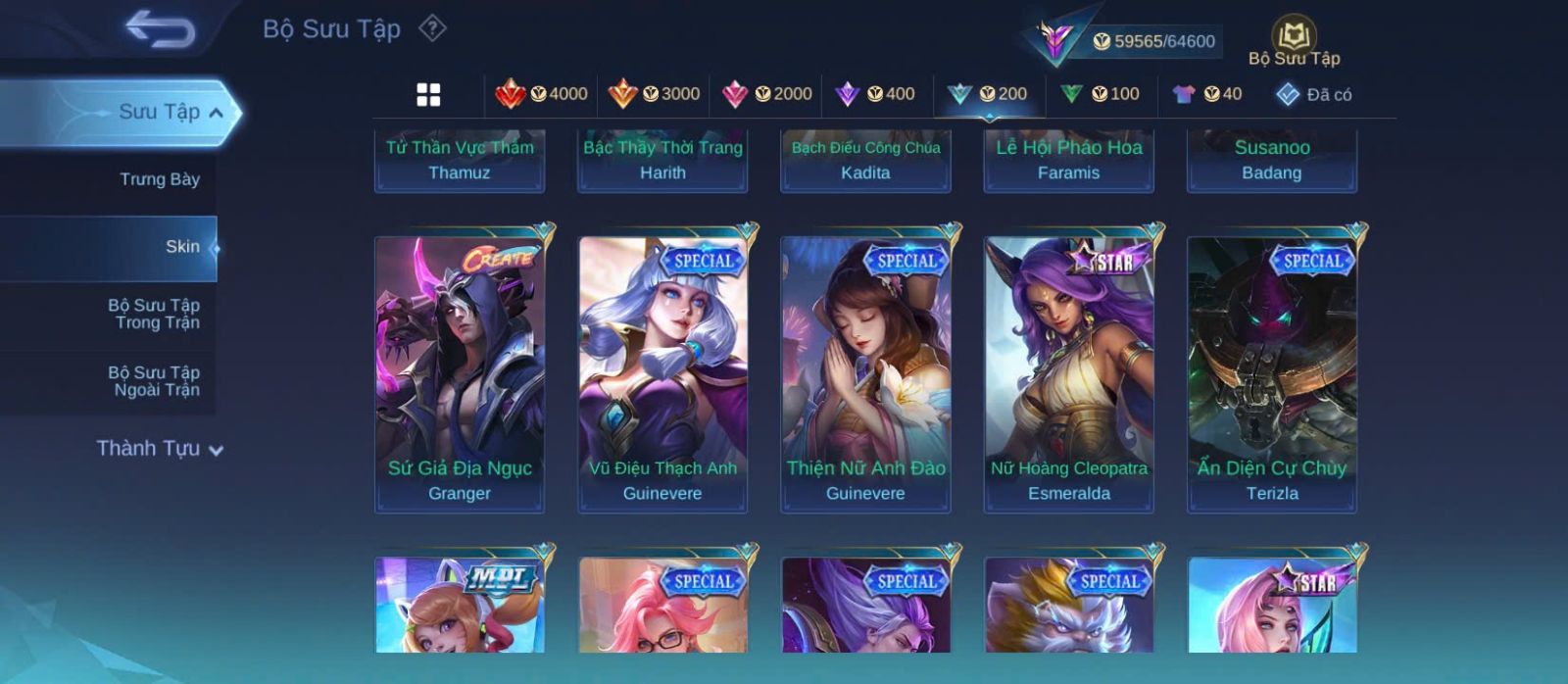Image resolution: width=1568 pixels, height=684 pixels.
Task: Toggle the Đã có owned filter
Action: point(1313,94)
